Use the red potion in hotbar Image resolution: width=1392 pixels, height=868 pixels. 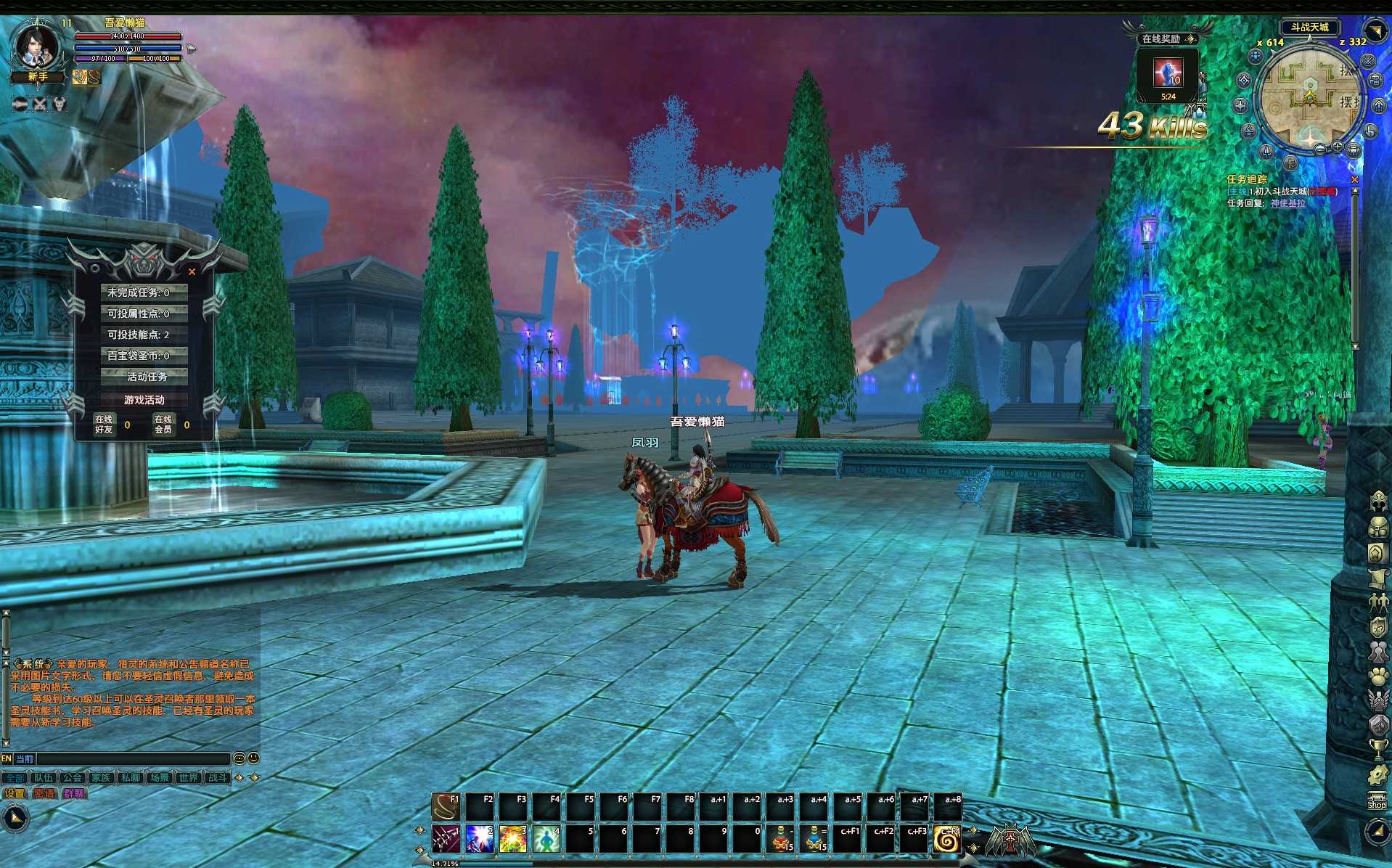click(782, 839)
